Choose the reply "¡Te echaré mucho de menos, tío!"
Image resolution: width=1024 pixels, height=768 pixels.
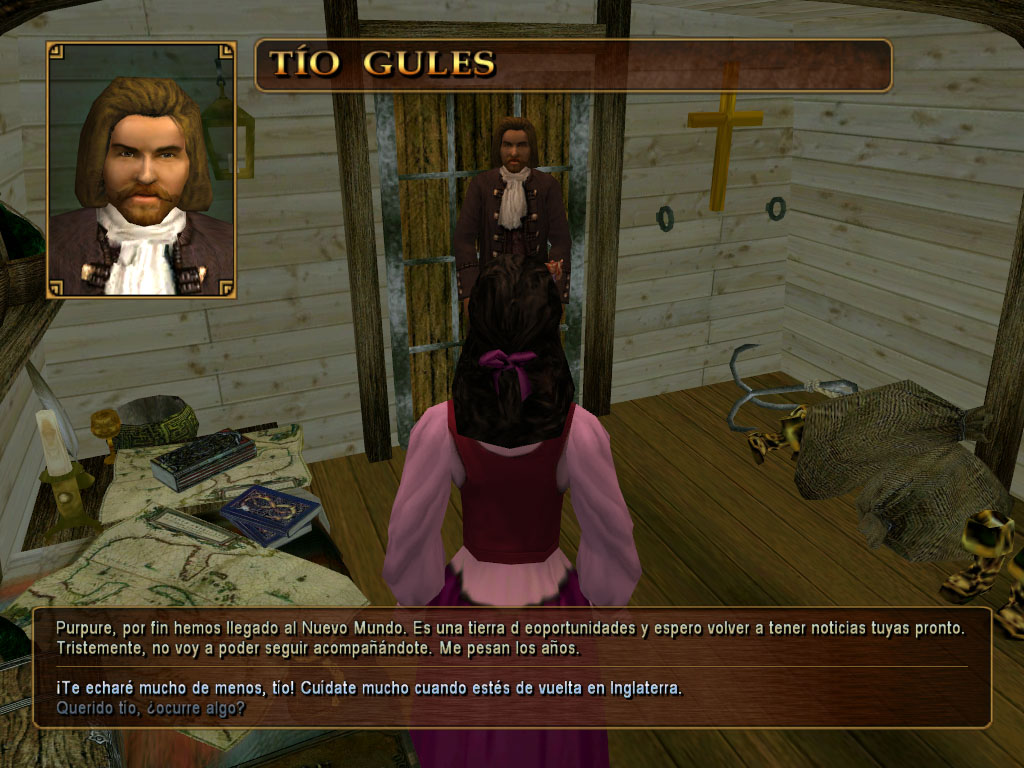370,689
